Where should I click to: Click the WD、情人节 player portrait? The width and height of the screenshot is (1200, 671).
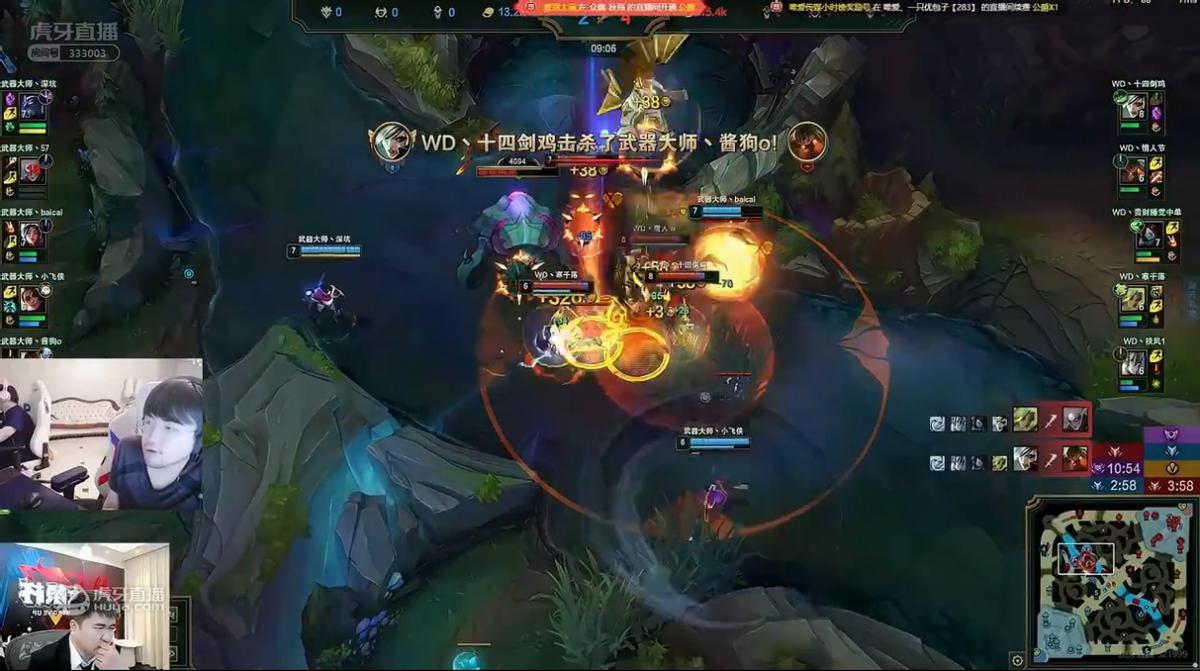[1133, 171]
